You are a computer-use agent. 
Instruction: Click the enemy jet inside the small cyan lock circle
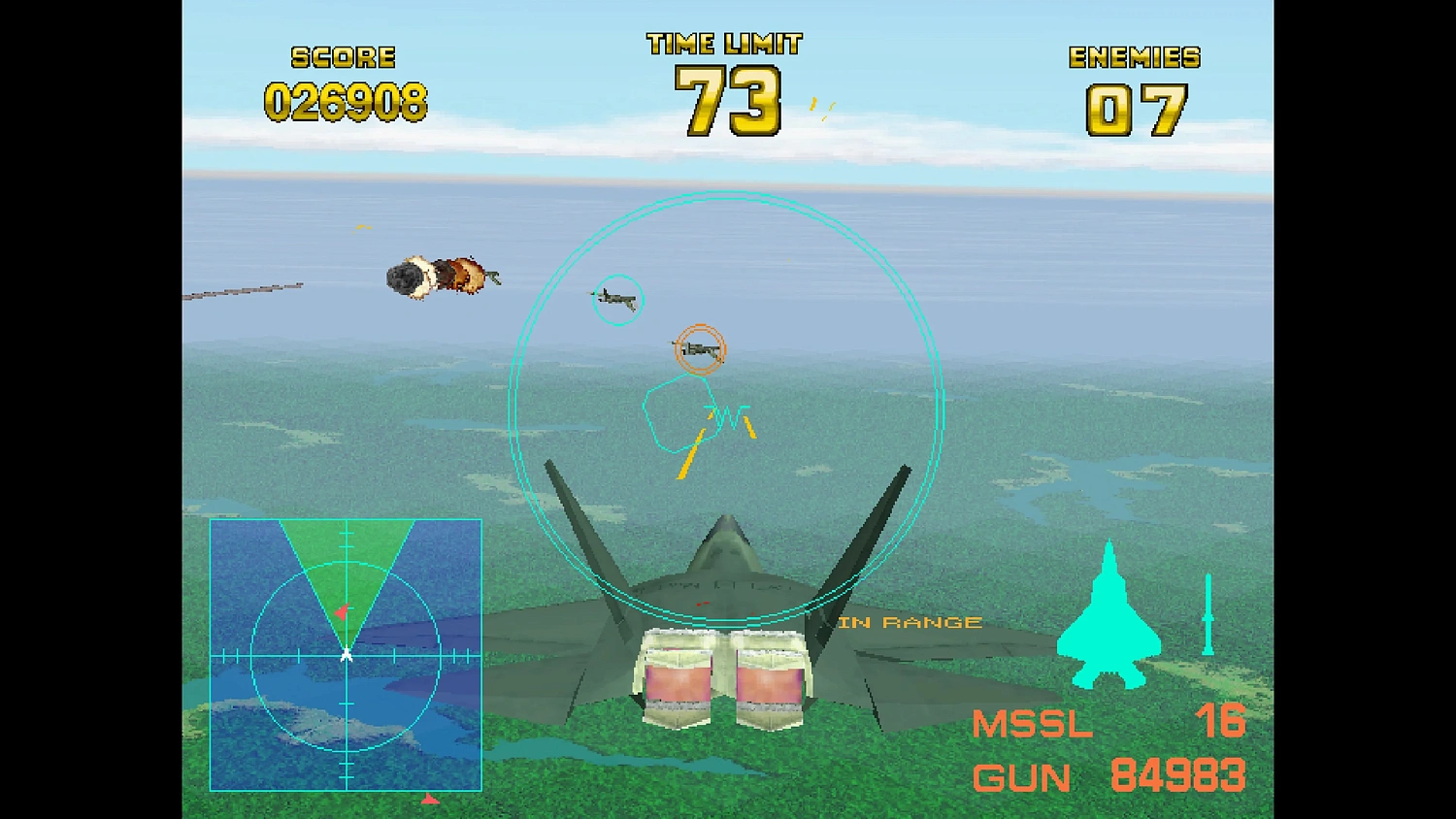(x=615, y=299)
